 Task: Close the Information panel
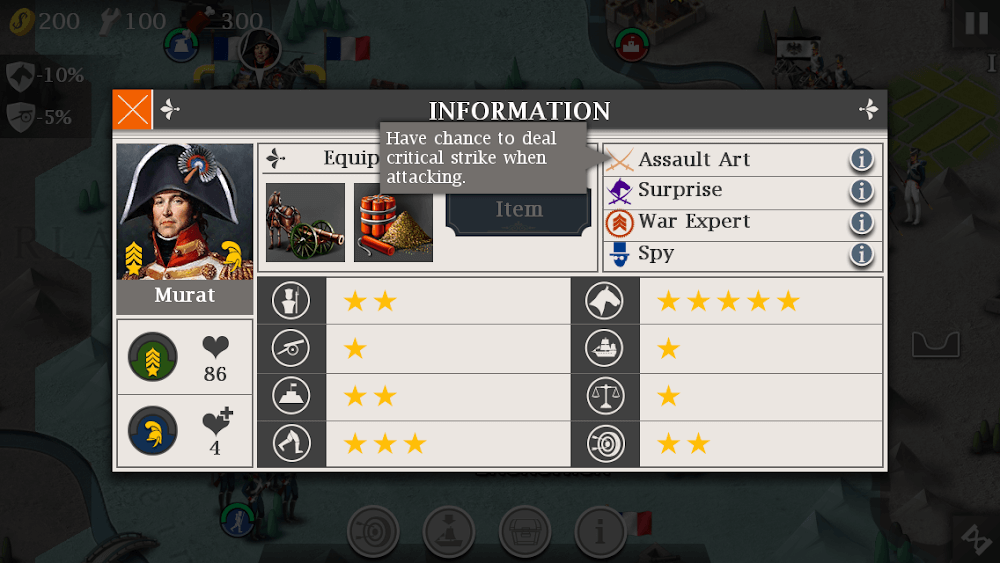[132, 110]
